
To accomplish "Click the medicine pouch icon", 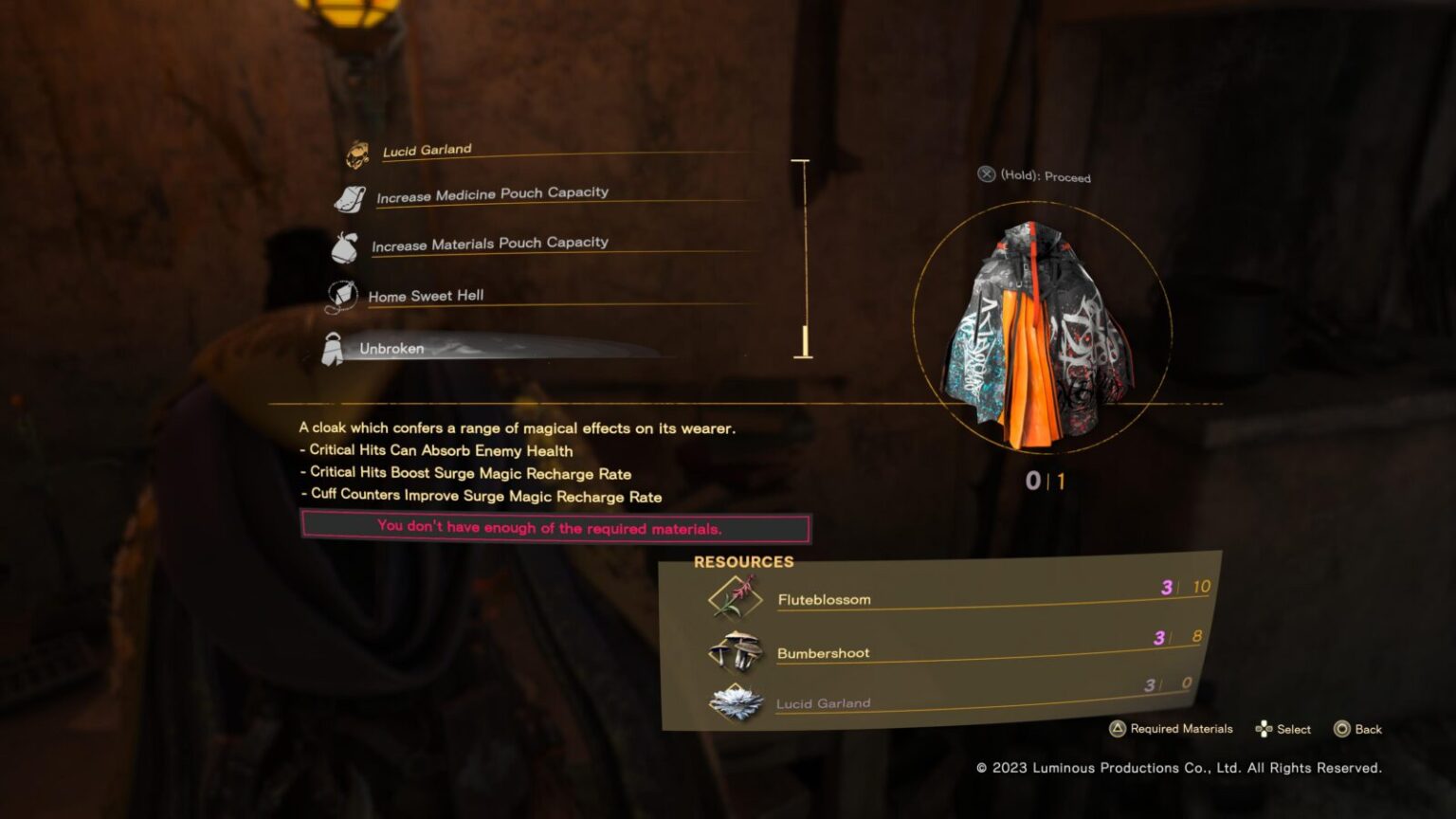I will coord(349,200).
